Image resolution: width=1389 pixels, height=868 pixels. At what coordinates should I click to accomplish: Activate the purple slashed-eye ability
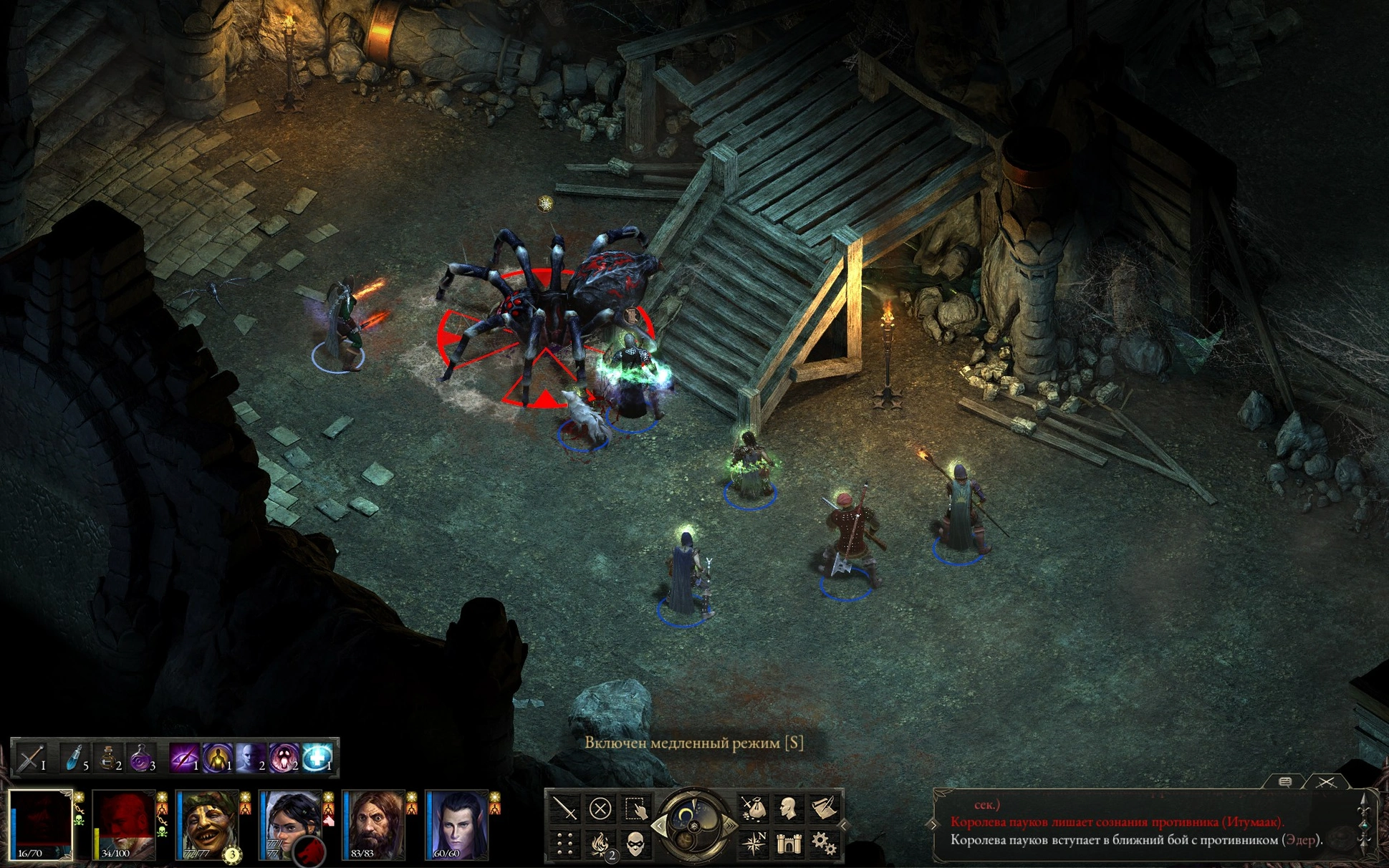click(x=183, y=758)
